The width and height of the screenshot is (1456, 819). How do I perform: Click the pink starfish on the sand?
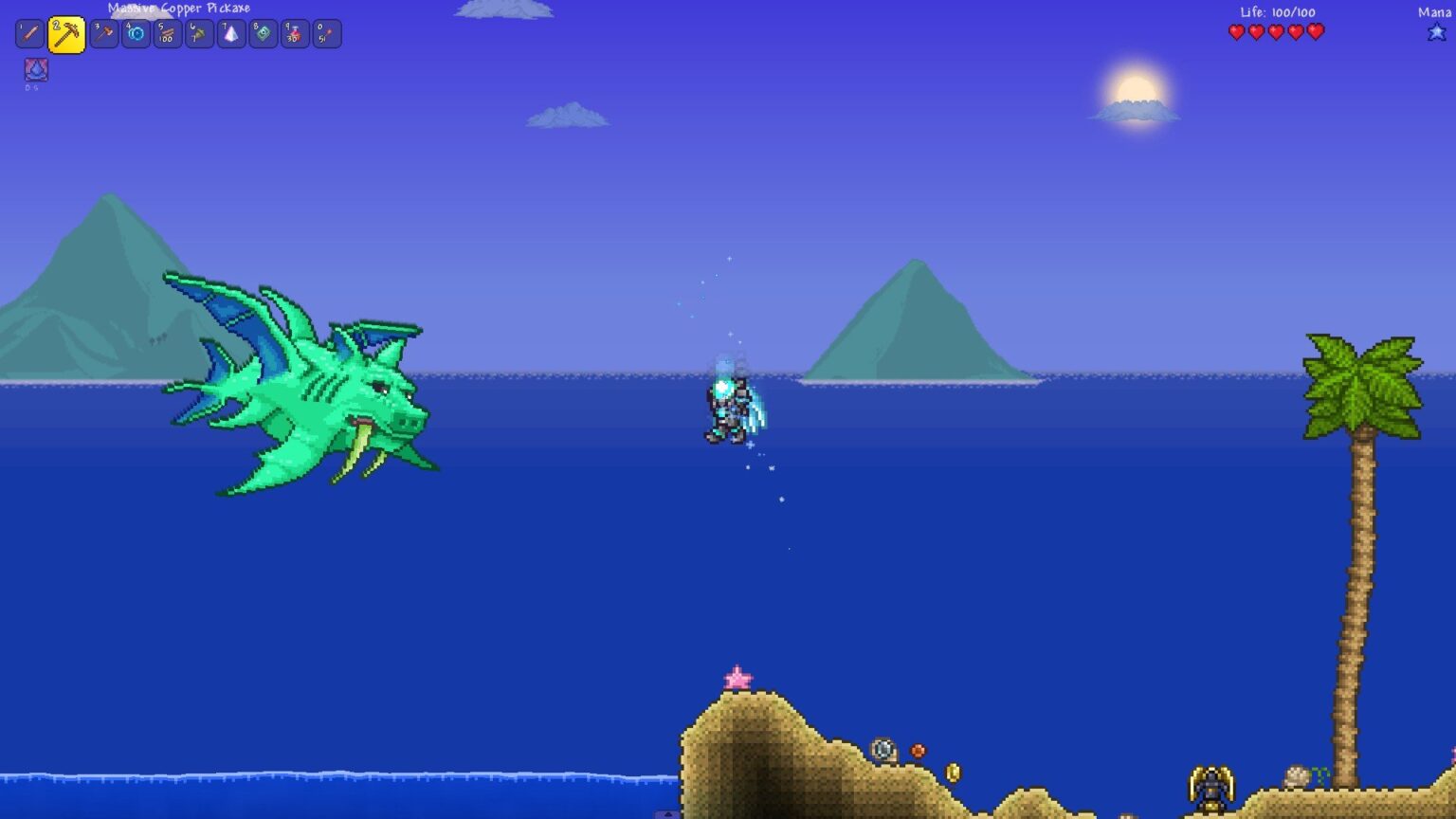point(738,675)
